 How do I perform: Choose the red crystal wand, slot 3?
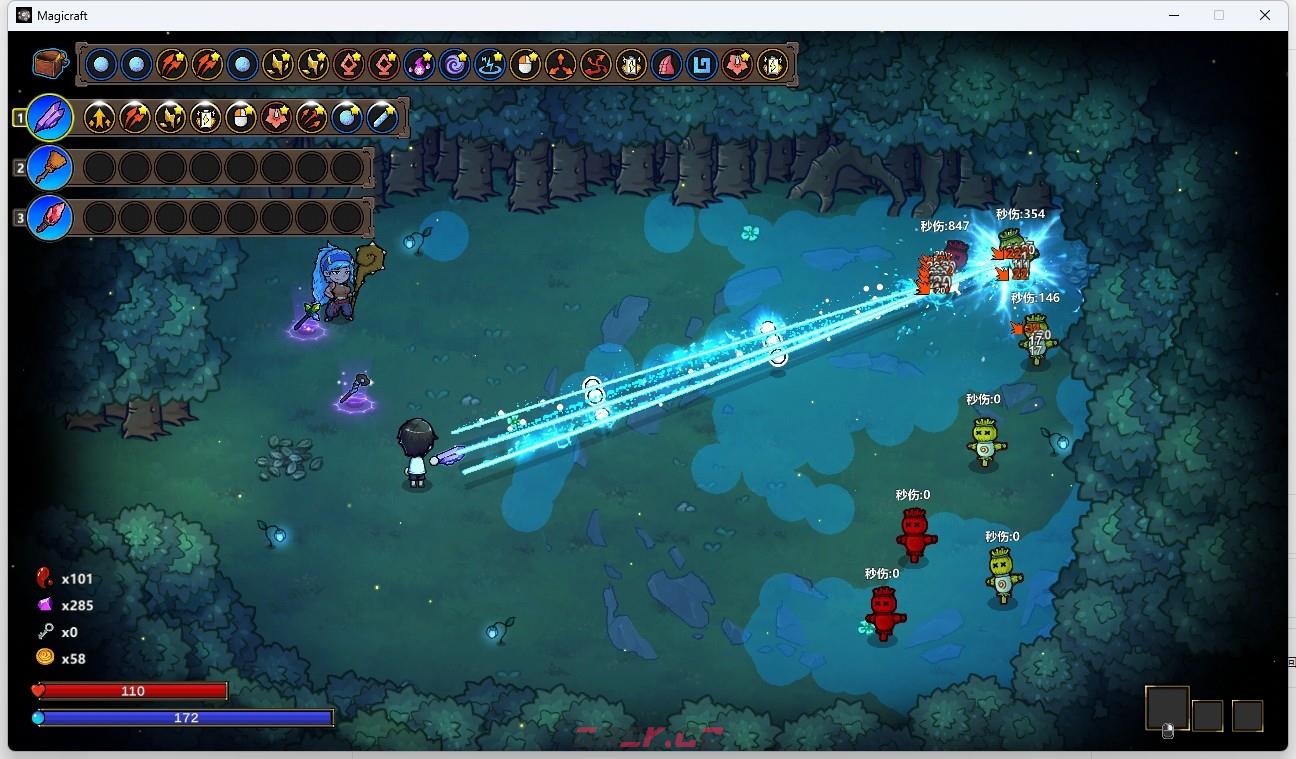[x=49, y=217]
